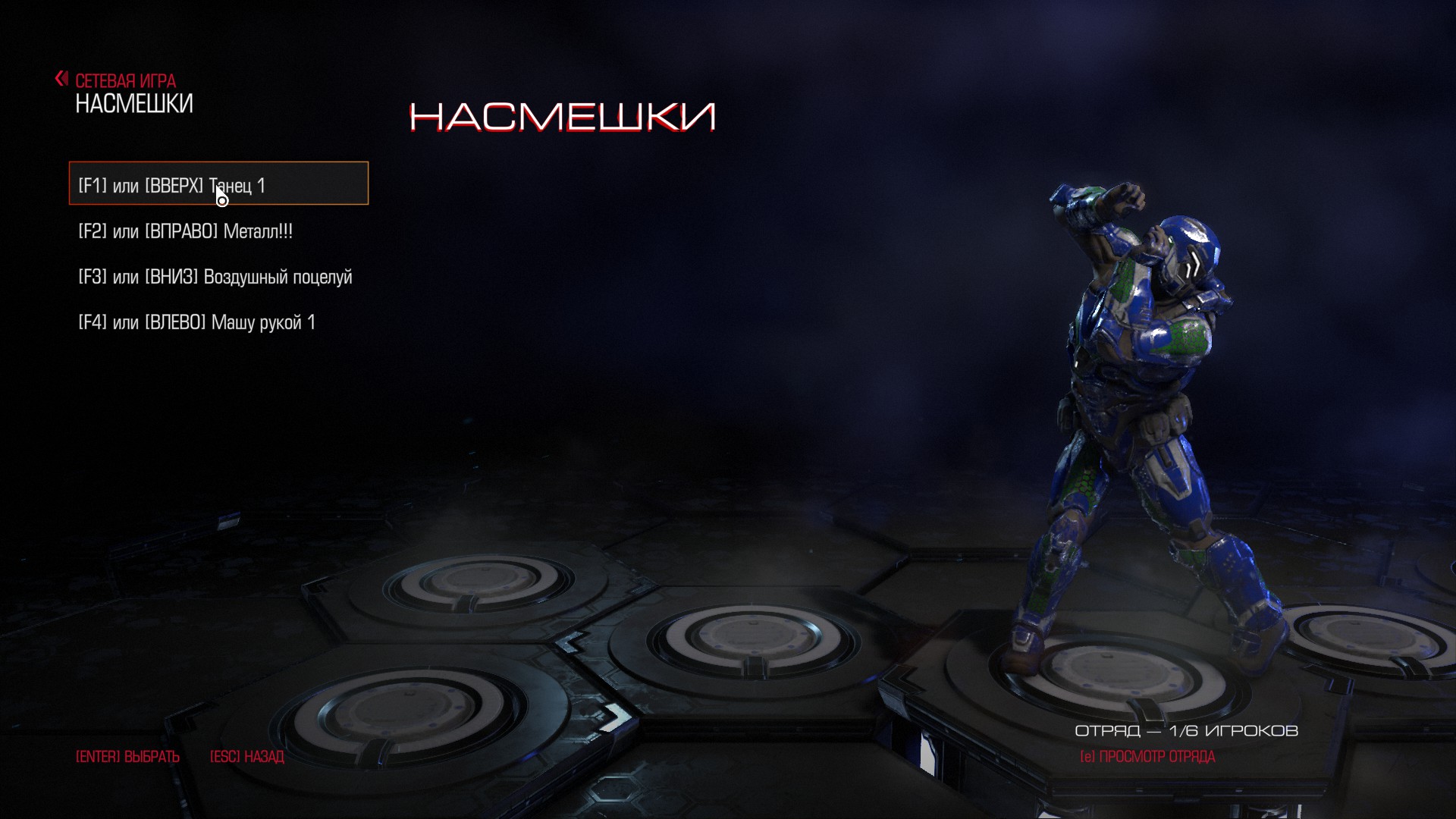Select the Танец 1 taunt entry
1456x819 pixels.
218,184
